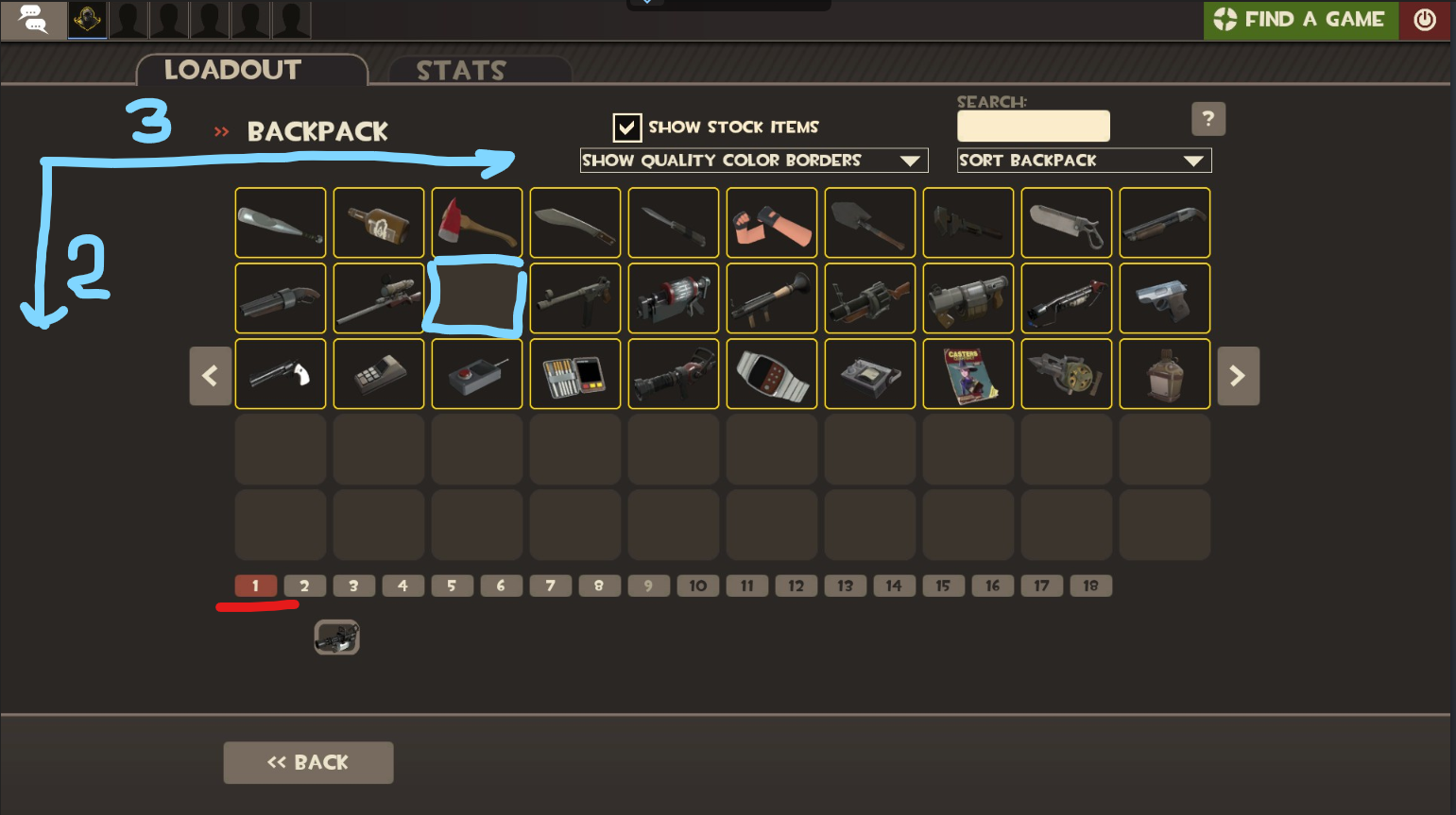The height and width of the screenshot is (815, 1456).
Task: Select the Fire Axe in the backpack
Action: pyautogui.click(x=476, y=222)
